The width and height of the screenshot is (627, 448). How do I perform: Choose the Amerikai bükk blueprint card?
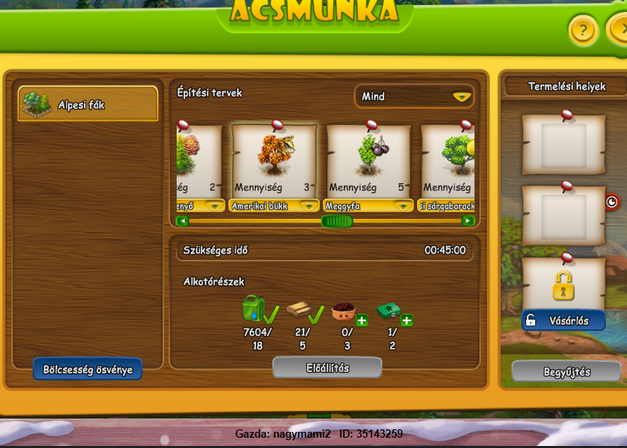pos(275,160)
